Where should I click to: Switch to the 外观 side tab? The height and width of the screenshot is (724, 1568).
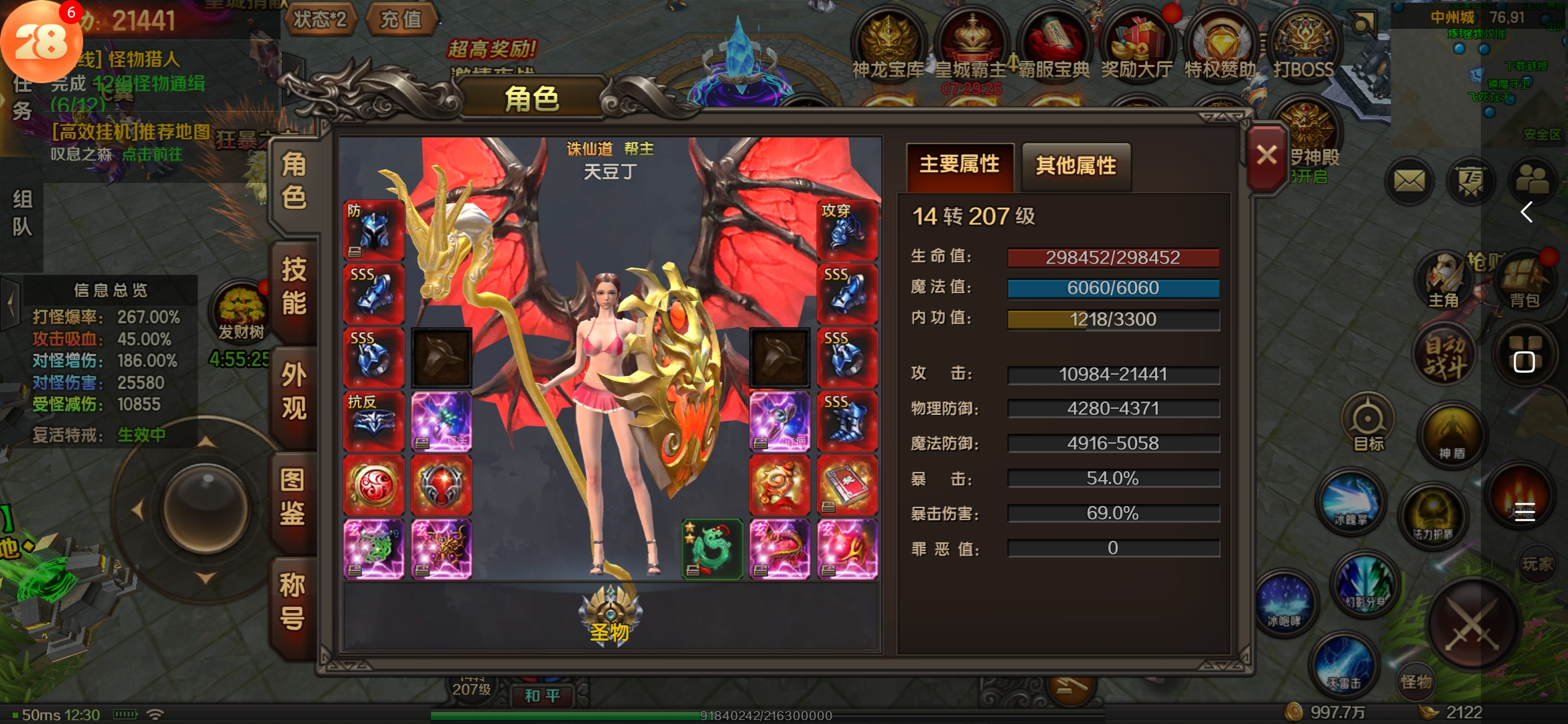click(293, 391)
